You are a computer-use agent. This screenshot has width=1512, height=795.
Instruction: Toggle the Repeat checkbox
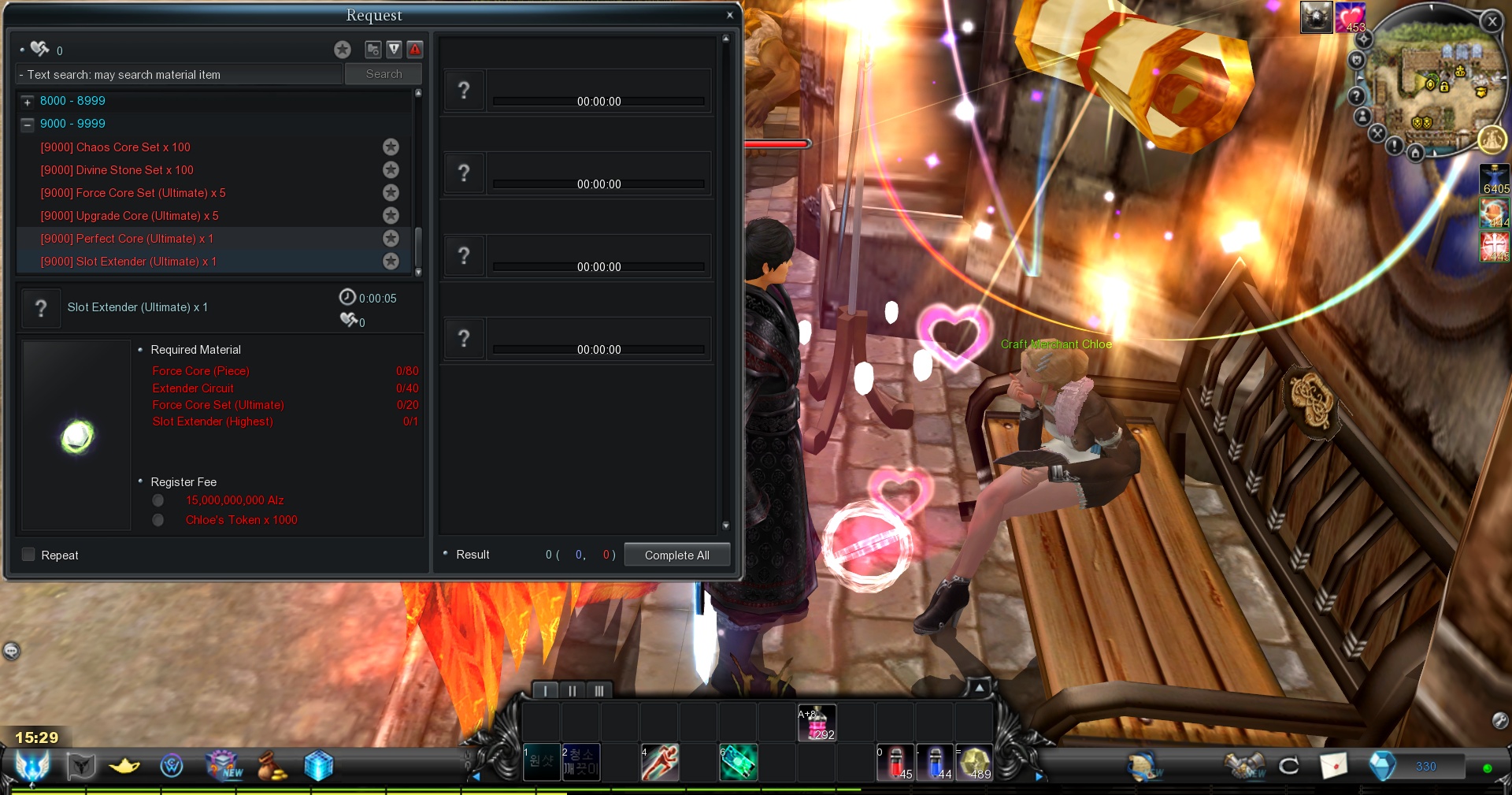pos(29,555)
